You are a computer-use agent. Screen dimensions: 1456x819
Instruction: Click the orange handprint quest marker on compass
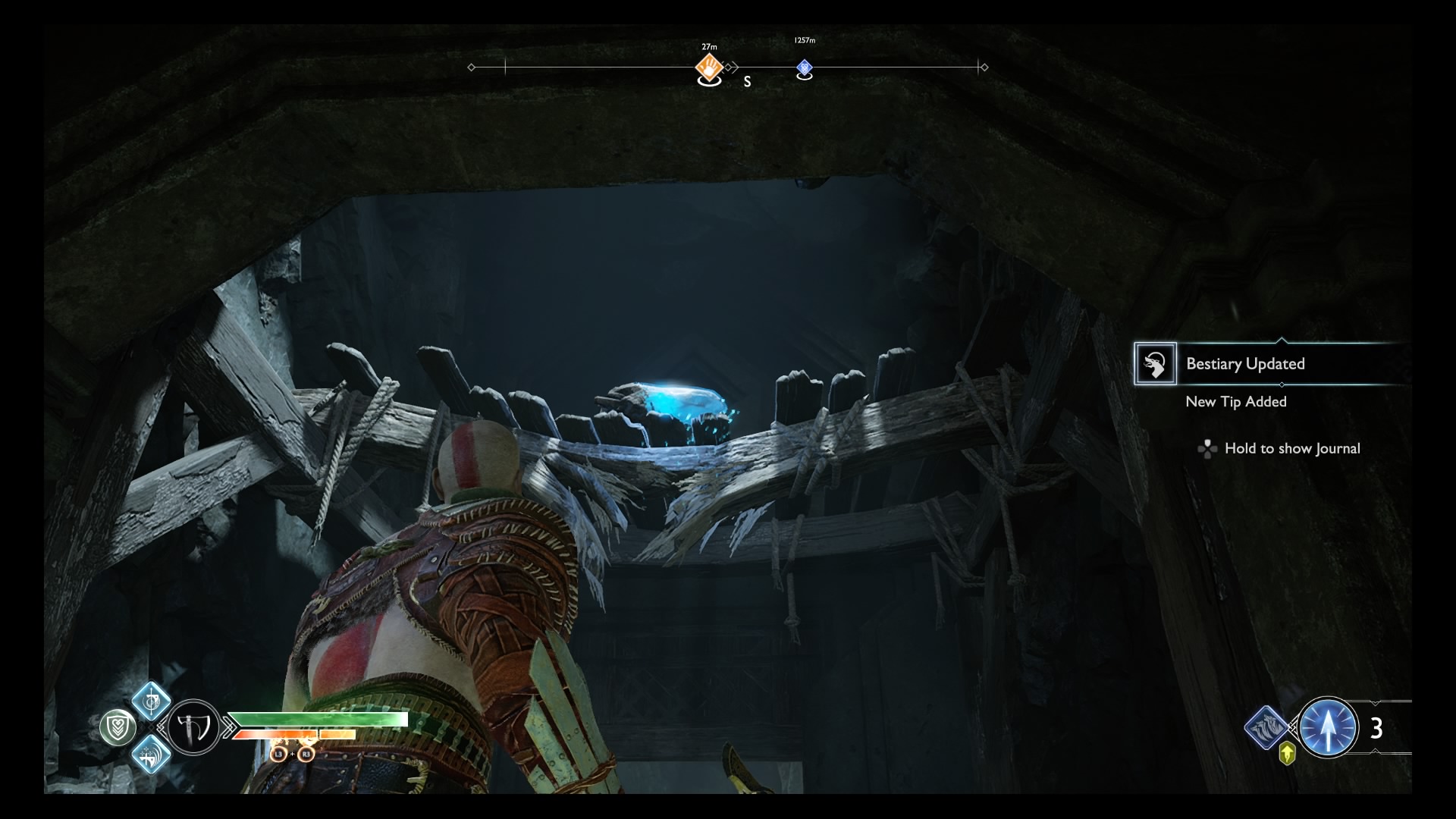point(708,69)
